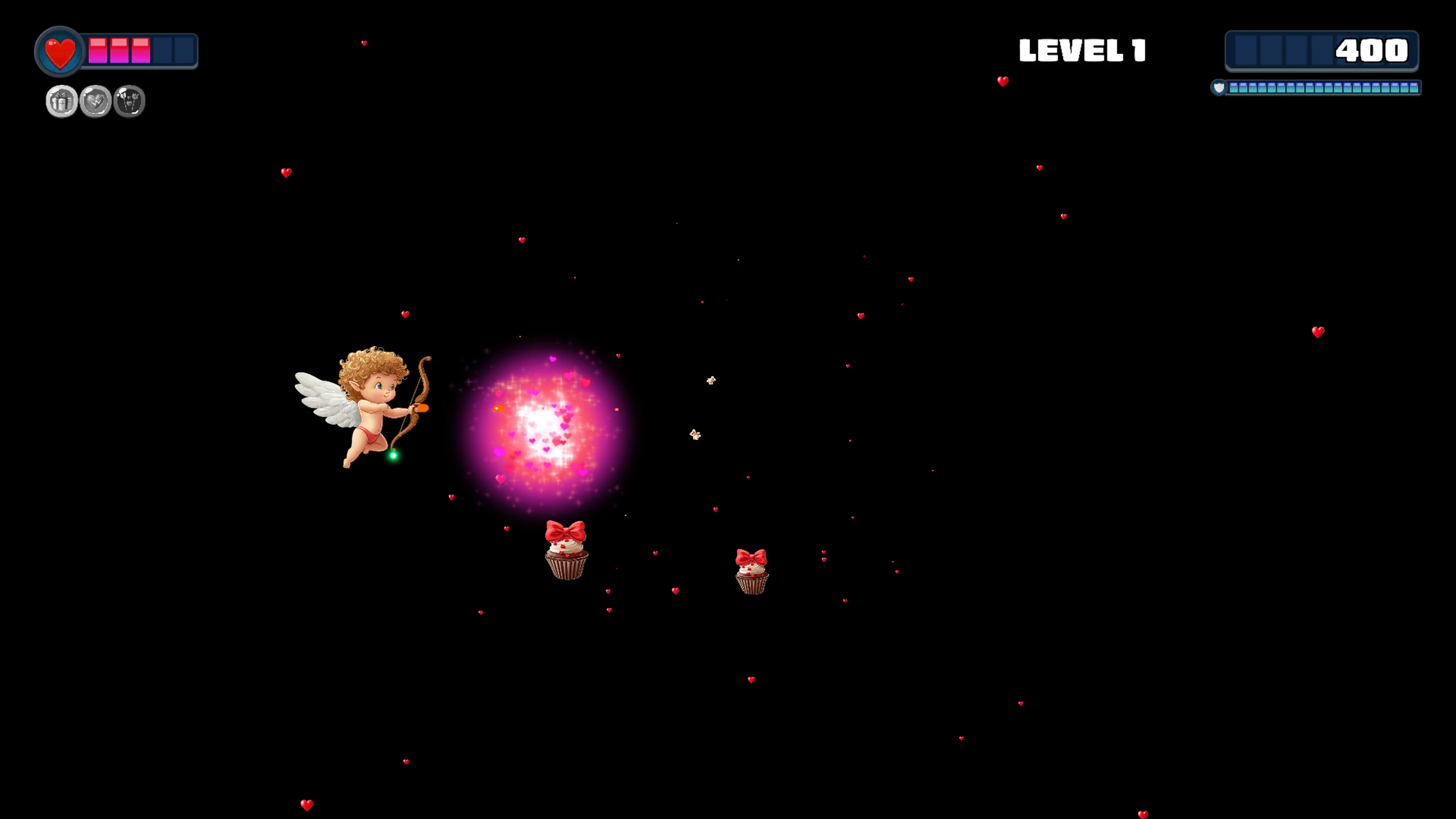Toggle the third filled health segment
Viewport: 1456px width, 819px height.
(141, 51)
